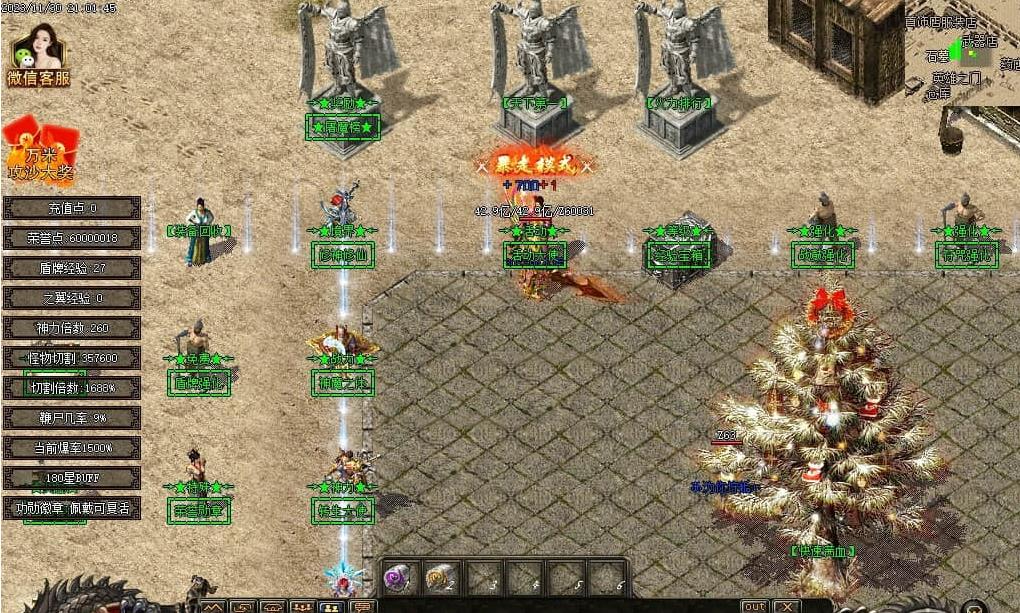The image size is (1020, 613).
Task: Open the 万米攻沙大奖 event icon
Action: pos(40,151)
